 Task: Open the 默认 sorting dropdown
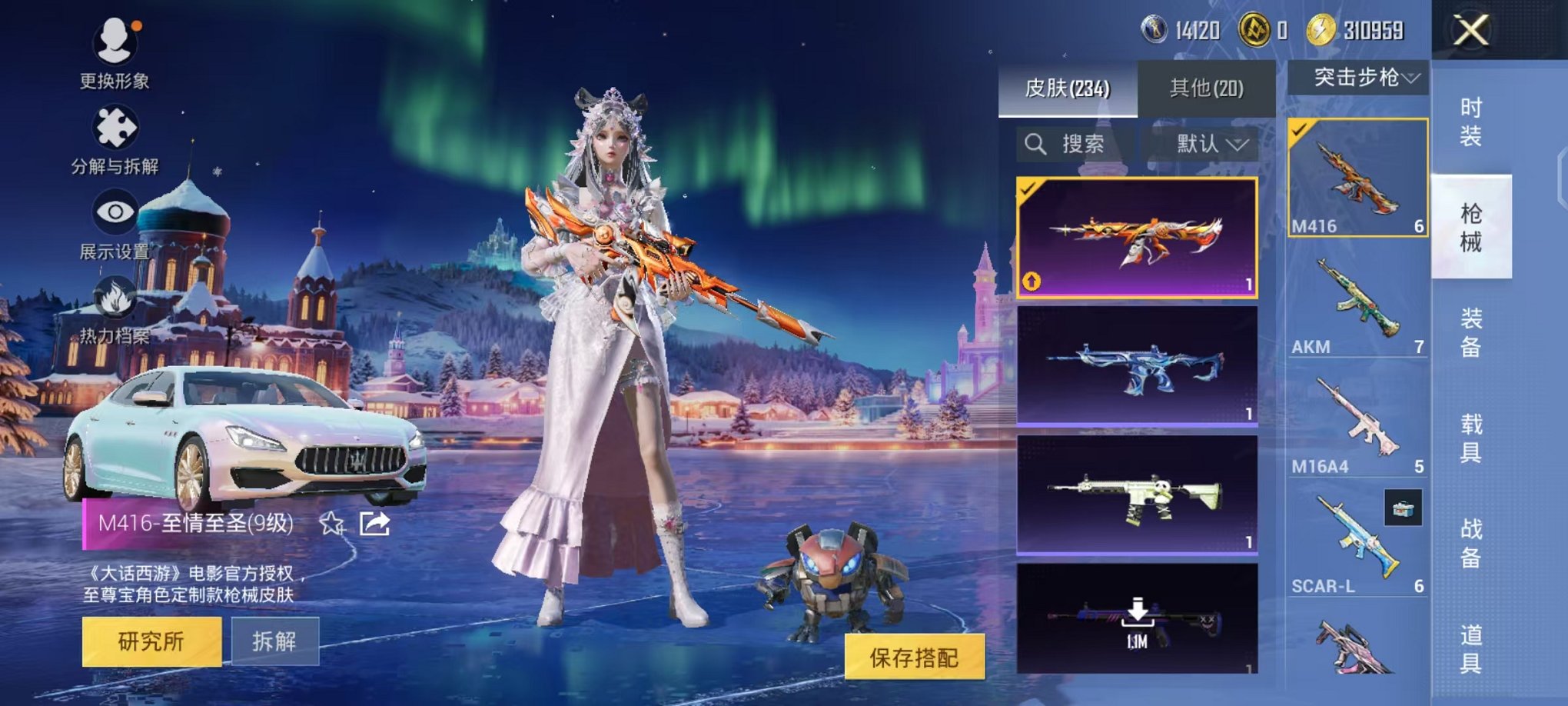1205,145
